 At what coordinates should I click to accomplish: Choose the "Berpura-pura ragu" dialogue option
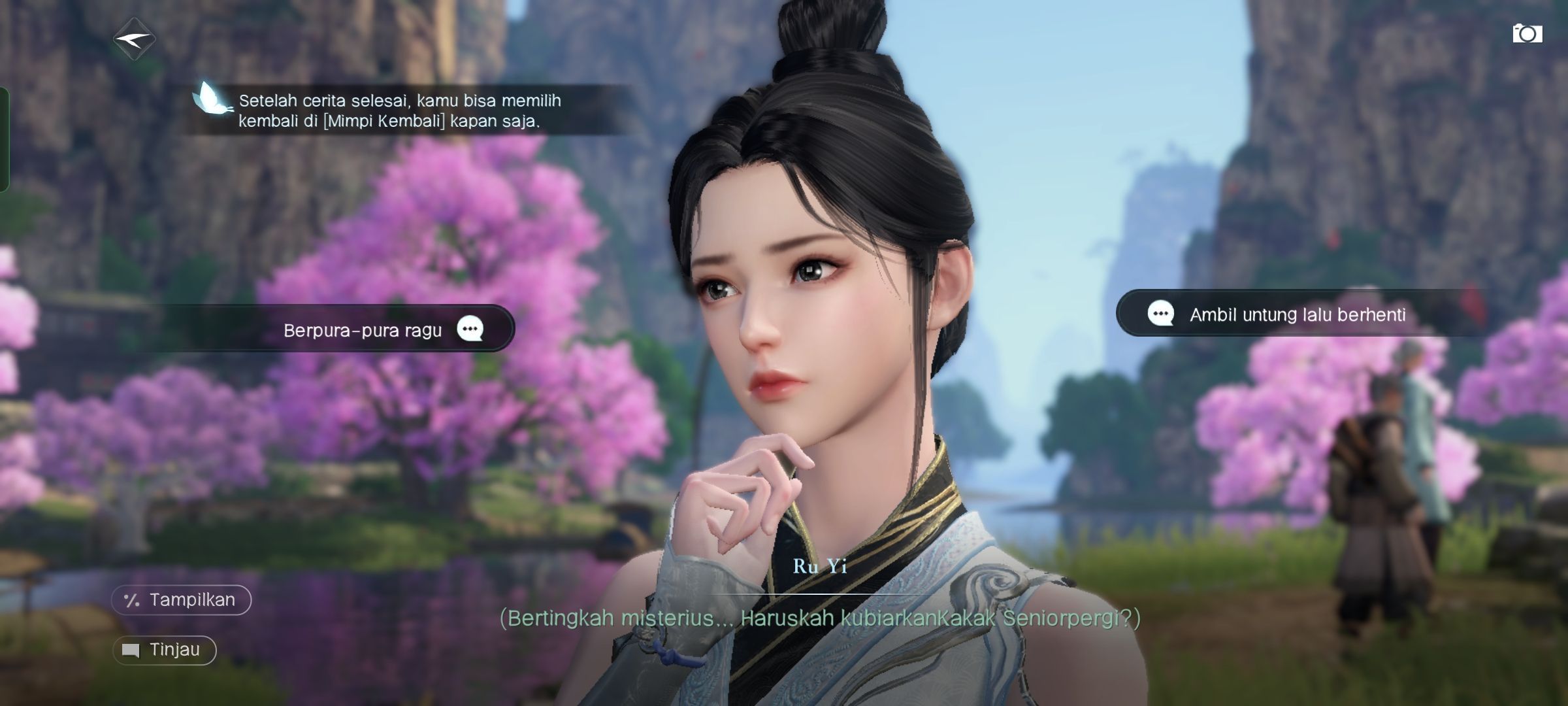363,329
